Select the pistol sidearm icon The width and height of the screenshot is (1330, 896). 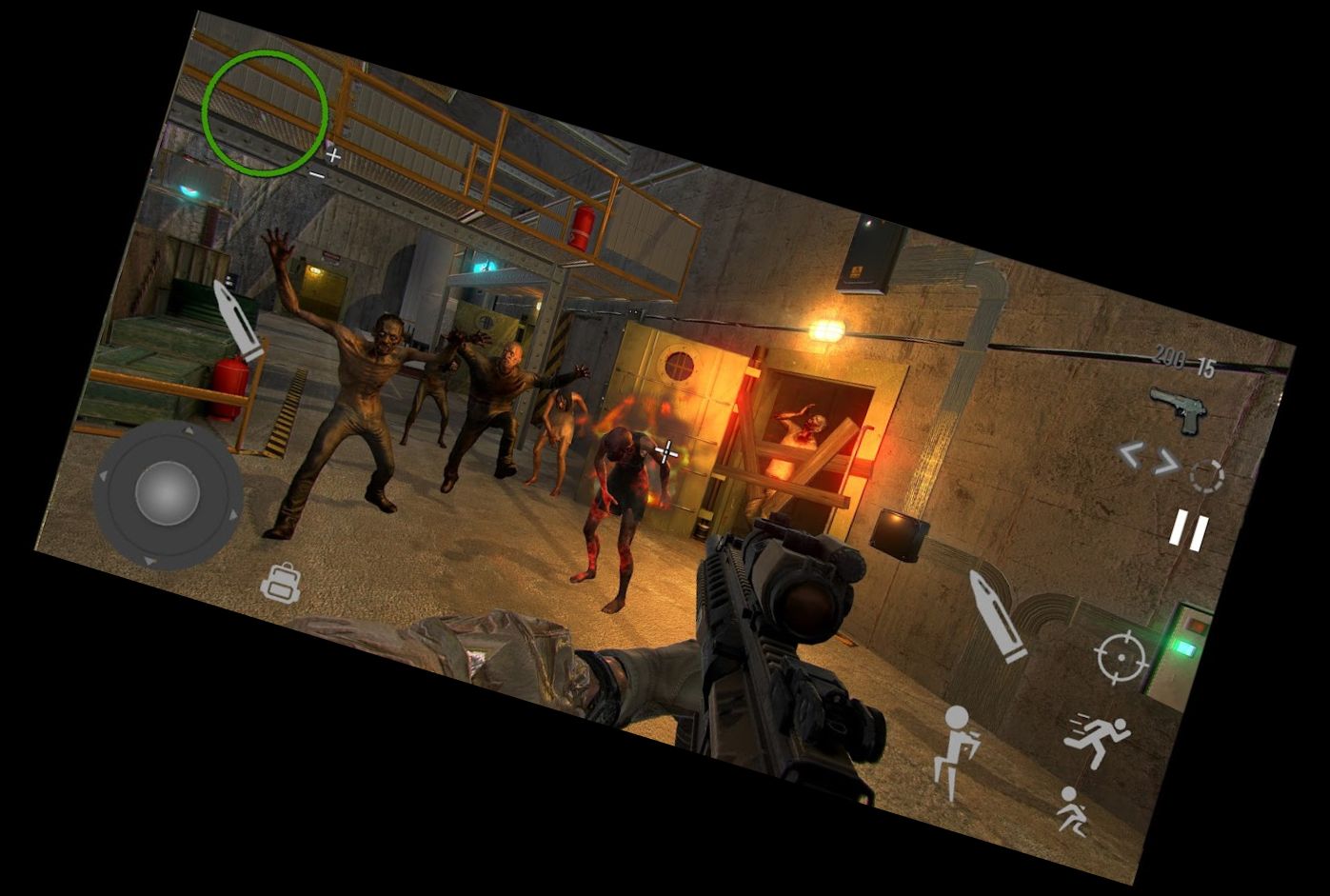tap(1179, 409)
